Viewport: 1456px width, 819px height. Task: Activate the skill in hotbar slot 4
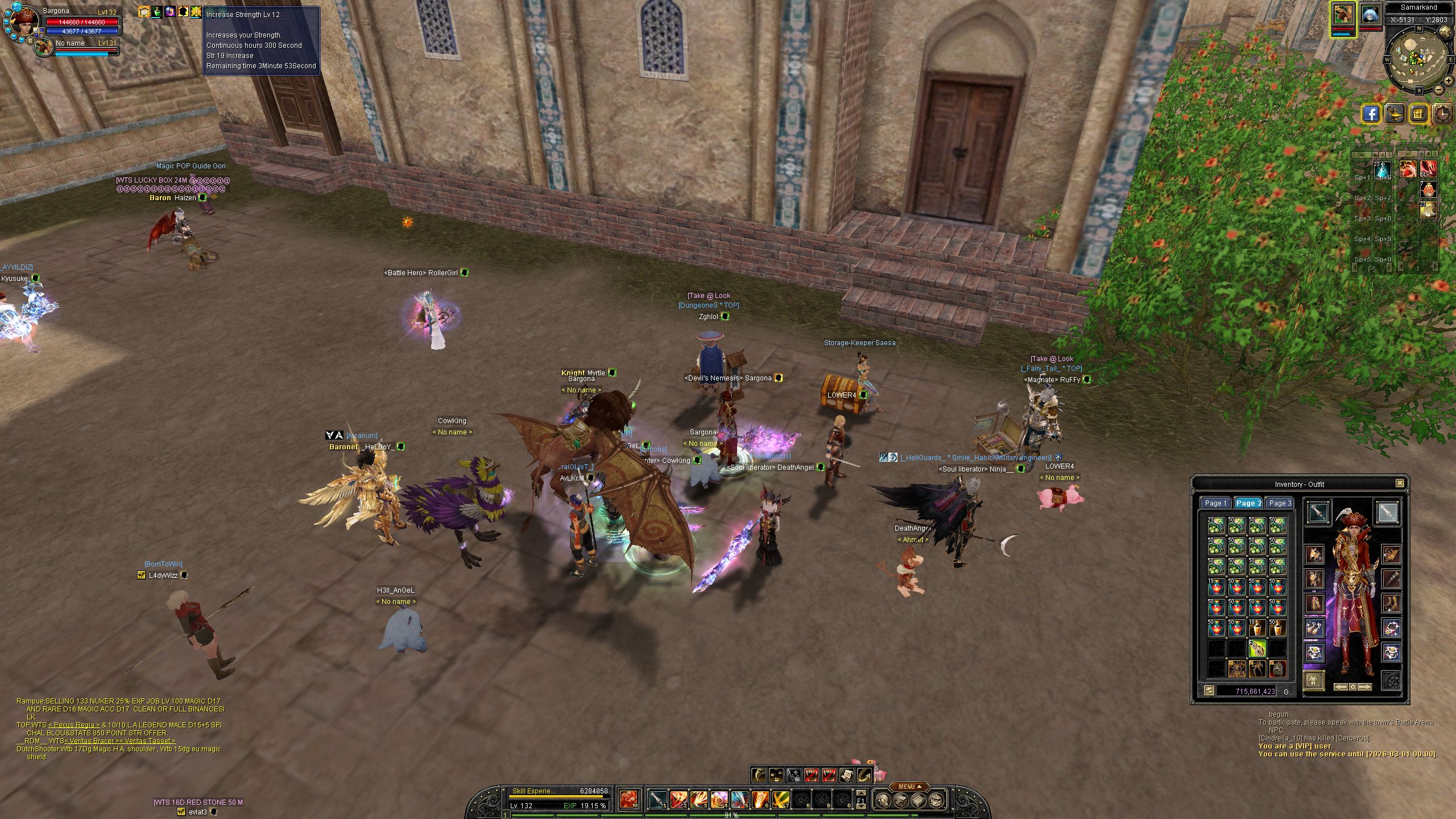(719, 800)
